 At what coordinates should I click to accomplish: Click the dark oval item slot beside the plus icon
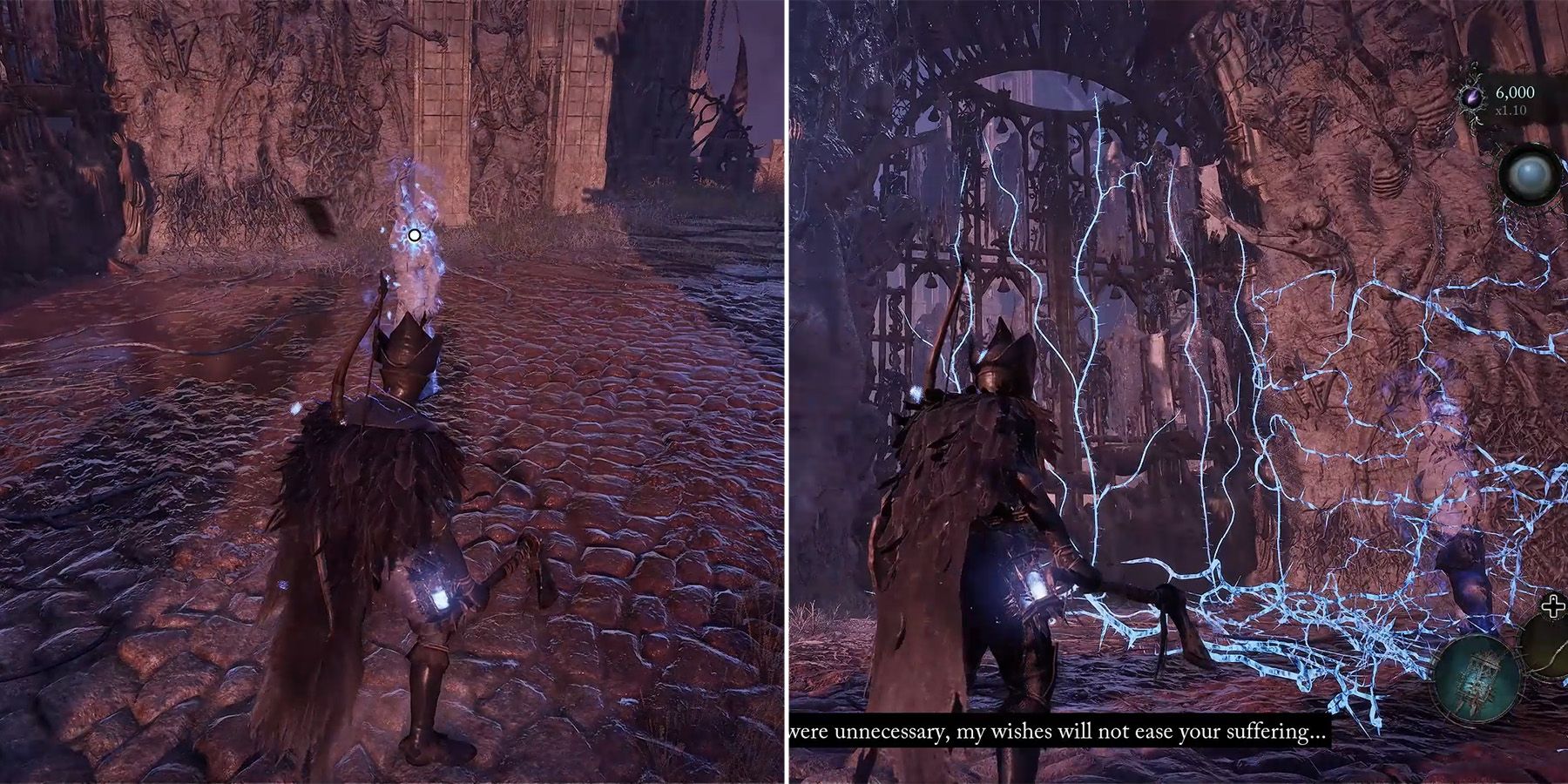(x=1547, y=647)
